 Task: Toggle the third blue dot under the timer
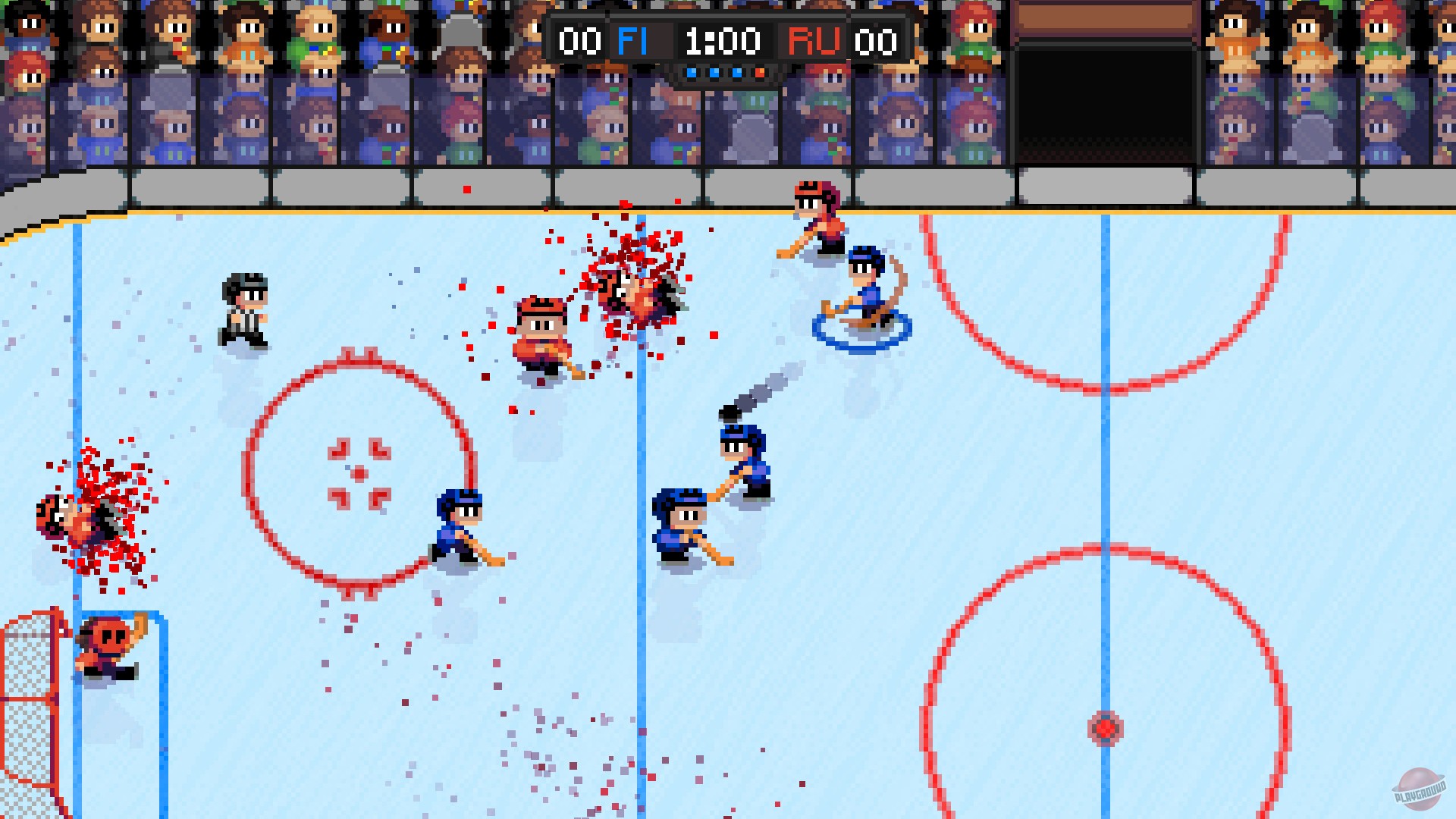[736, 74]
